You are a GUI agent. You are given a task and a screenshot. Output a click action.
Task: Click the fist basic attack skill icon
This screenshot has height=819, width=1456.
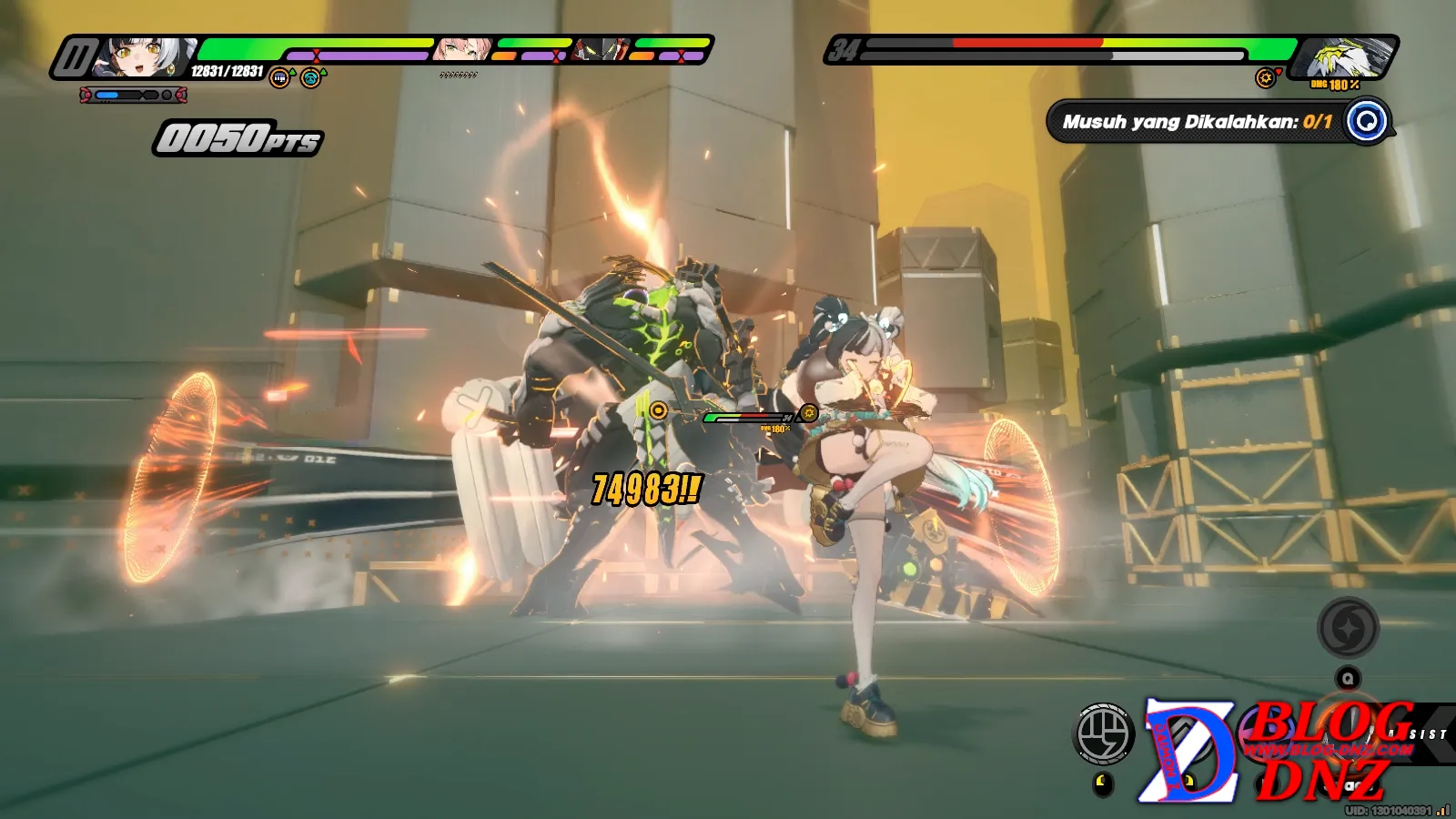[1104, 733]
